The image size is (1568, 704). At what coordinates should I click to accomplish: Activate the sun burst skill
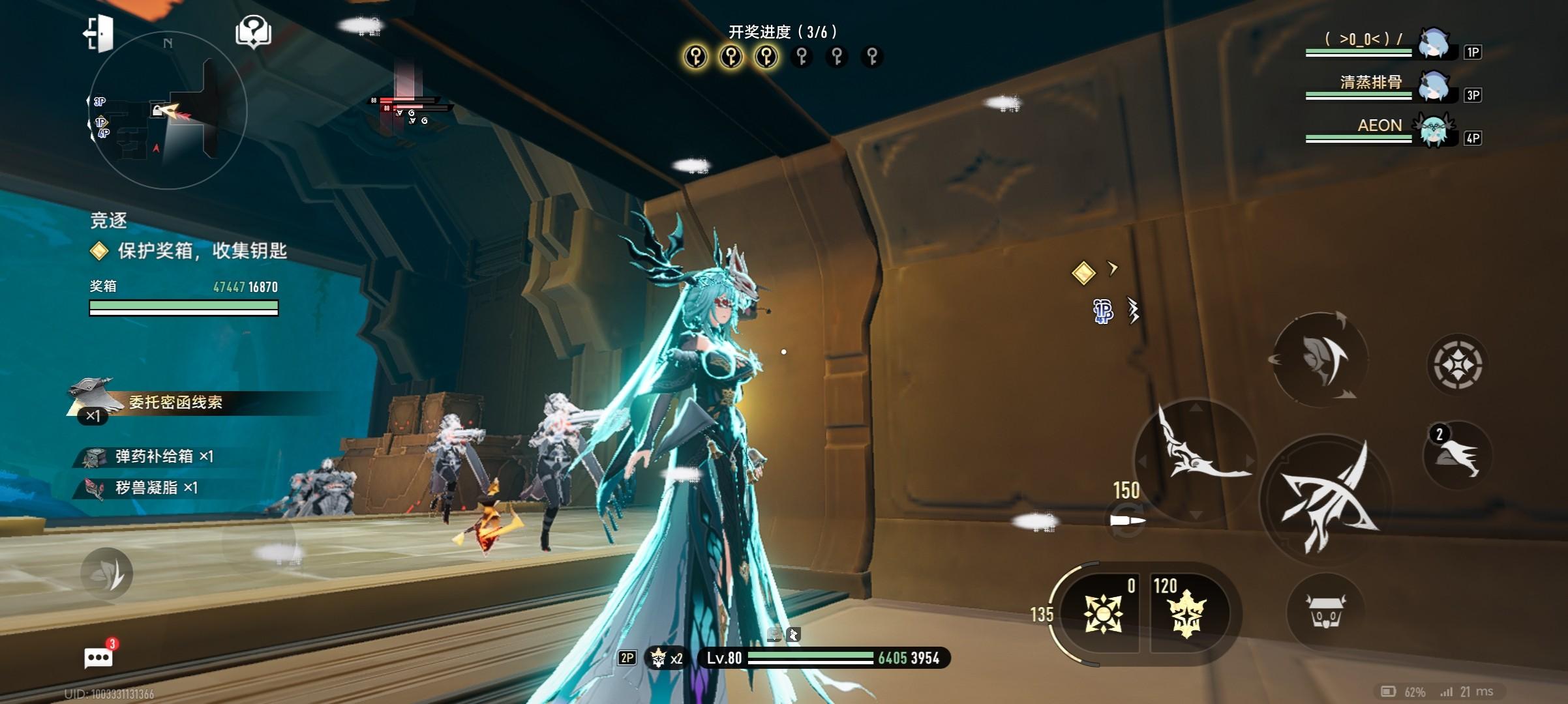1102,613
